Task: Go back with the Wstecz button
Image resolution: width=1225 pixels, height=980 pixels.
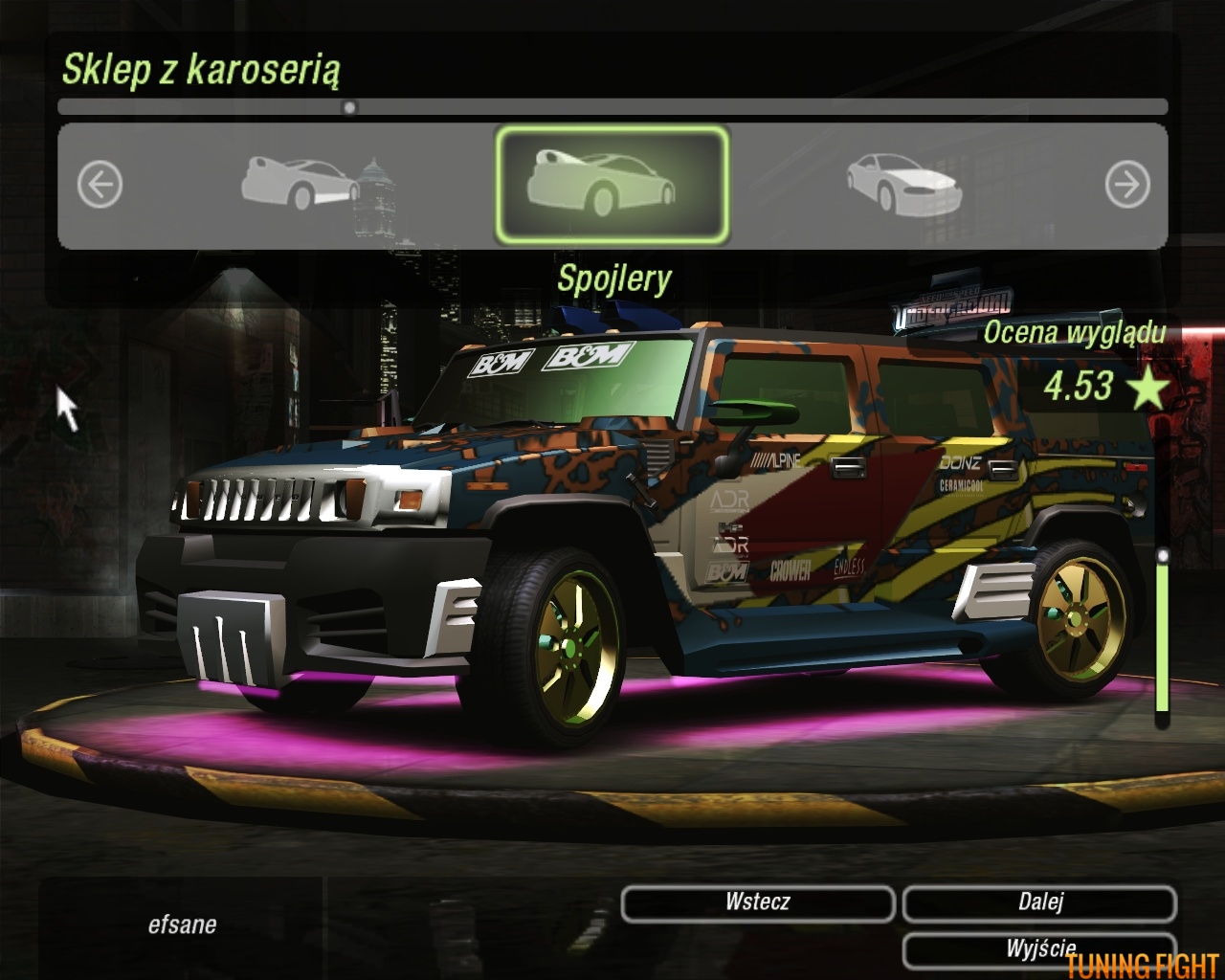Action: pos(757,902)
